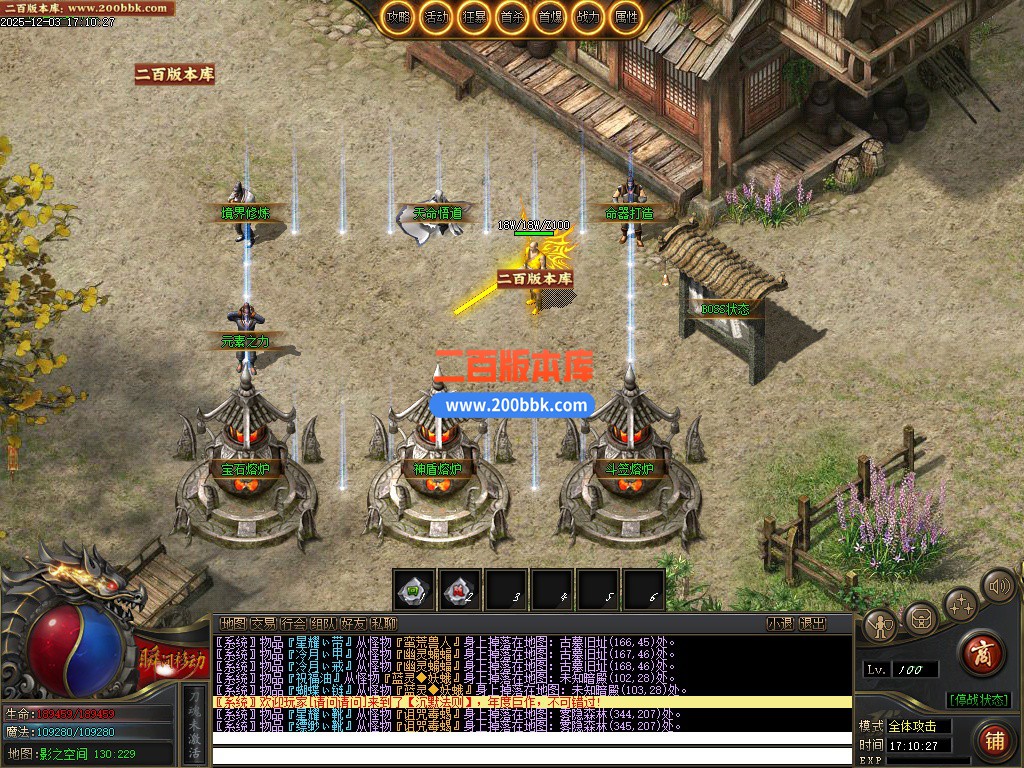
Task: Open the 攻略 guide menu
Action: click(x=399, y=17)
